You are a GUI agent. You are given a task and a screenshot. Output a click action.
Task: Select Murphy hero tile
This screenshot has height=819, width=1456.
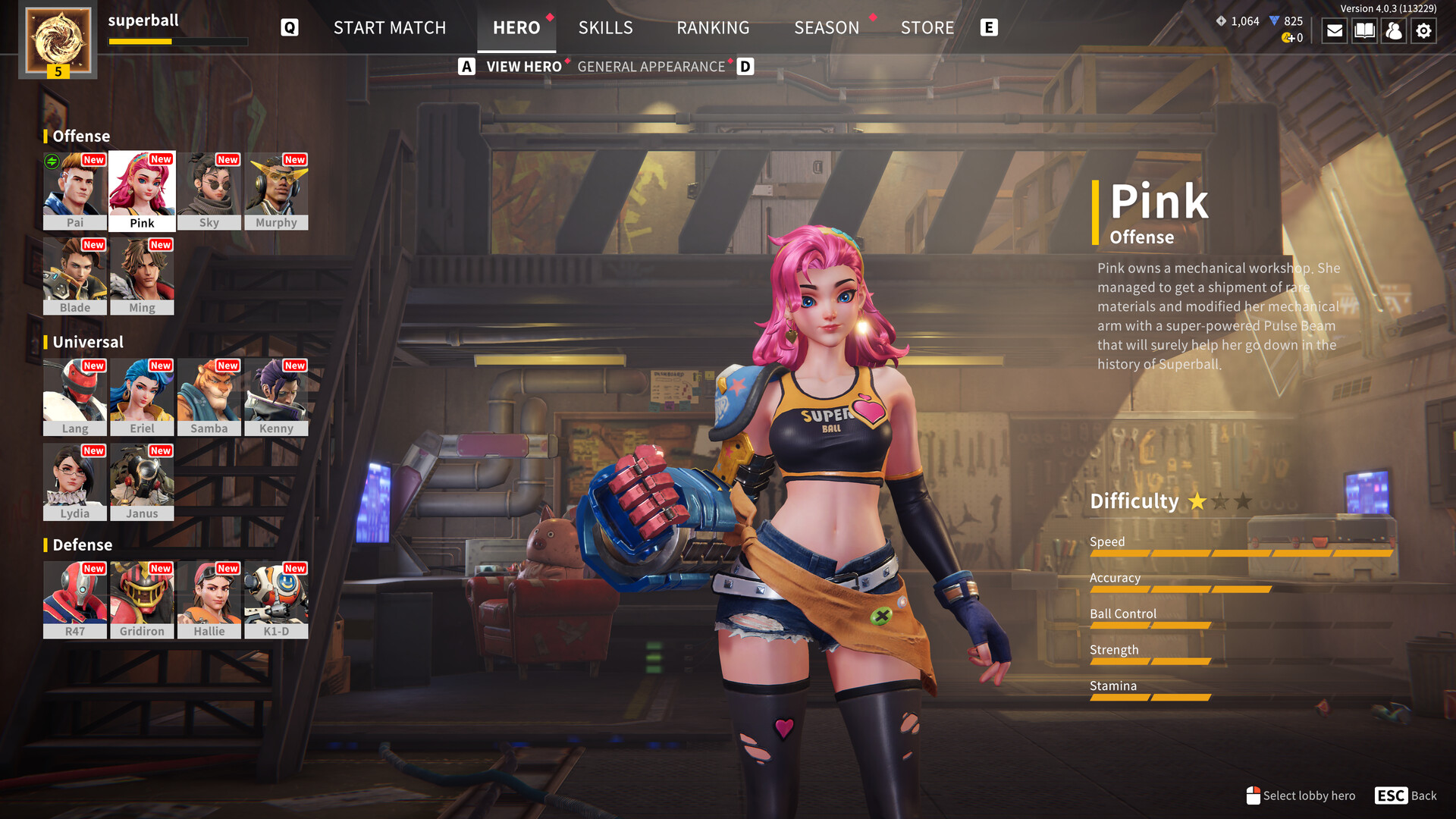tap(276, 190)
